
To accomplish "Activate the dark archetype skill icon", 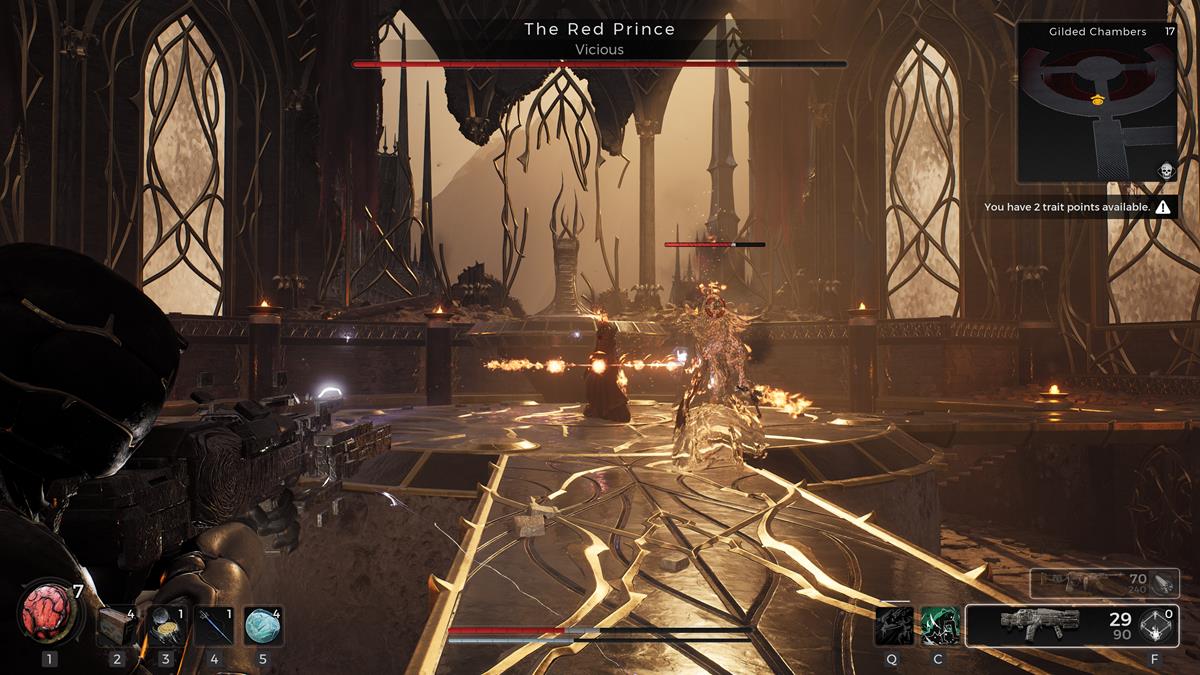I will pos(892,625).
